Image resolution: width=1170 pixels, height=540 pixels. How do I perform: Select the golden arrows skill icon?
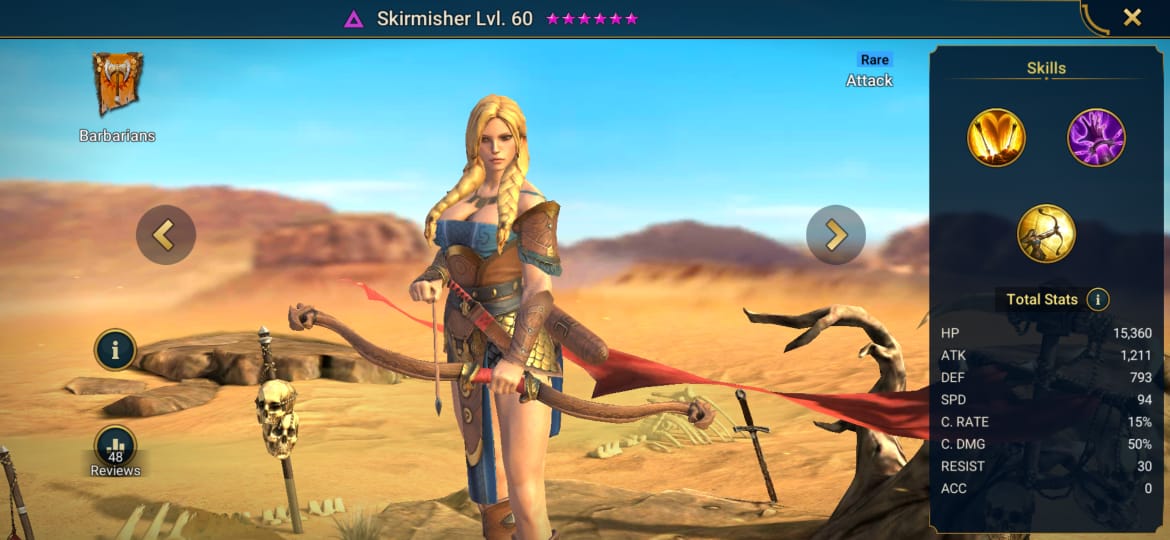(996, 137)
